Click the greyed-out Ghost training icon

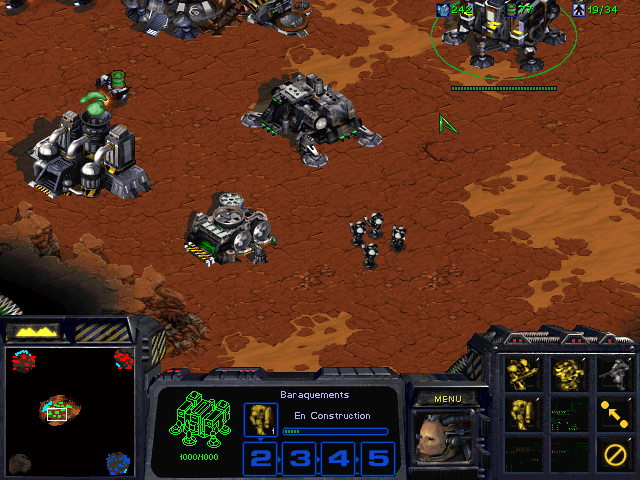click(613, 374)
